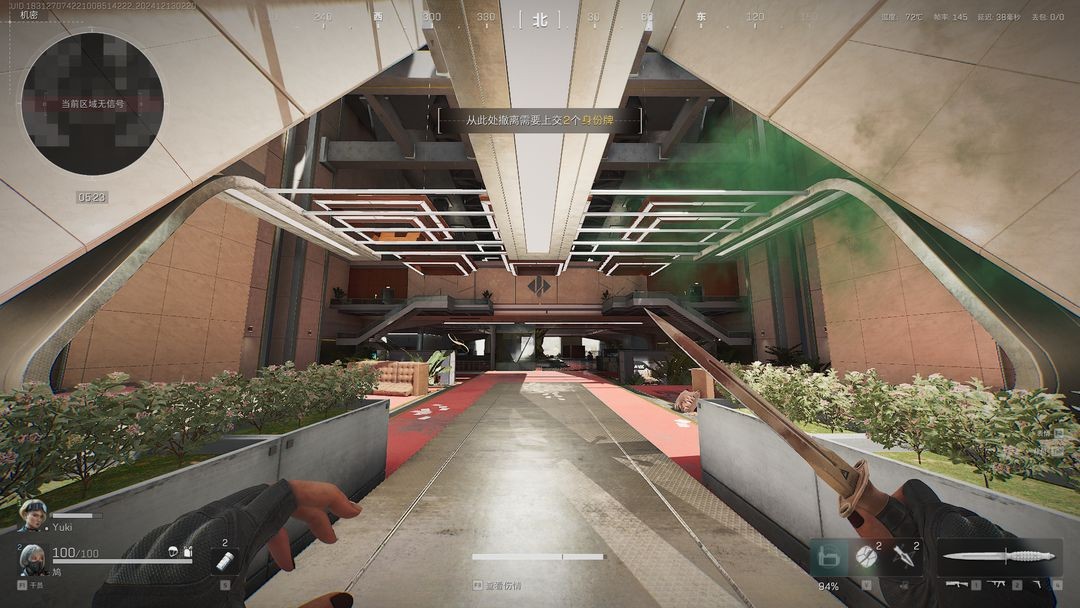
Task: Activate the teal operator ability icon
Action: tap(828, 555)
